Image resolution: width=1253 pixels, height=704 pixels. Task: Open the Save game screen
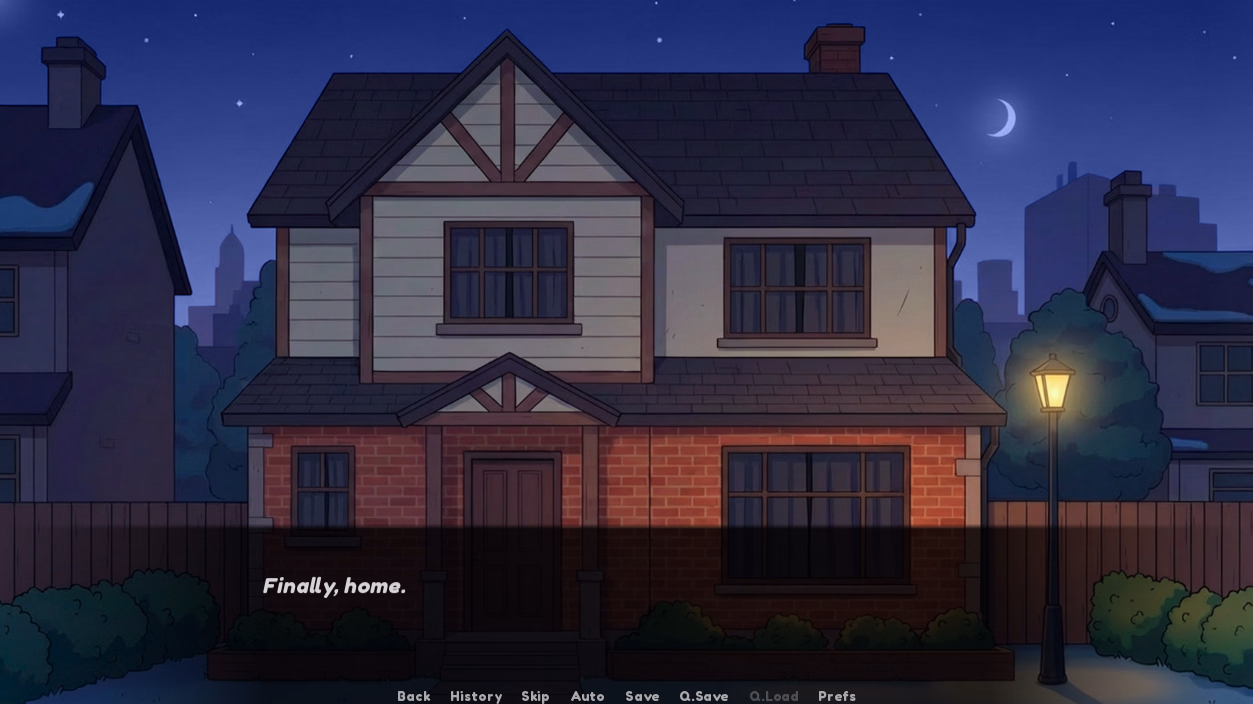642,696
